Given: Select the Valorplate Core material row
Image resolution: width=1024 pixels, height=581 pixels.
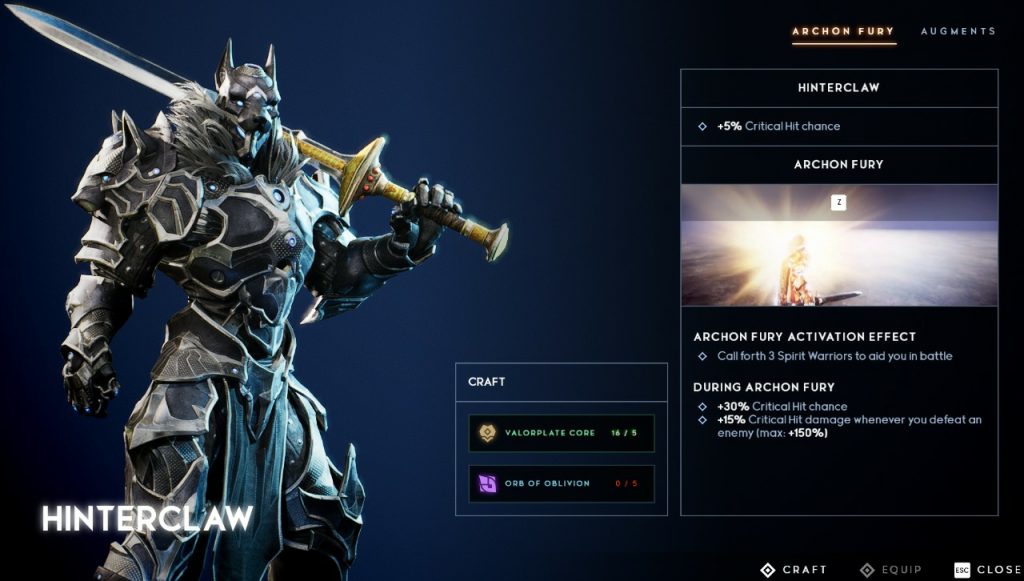Looking at the screenshot, I should [x=561, y=433].
